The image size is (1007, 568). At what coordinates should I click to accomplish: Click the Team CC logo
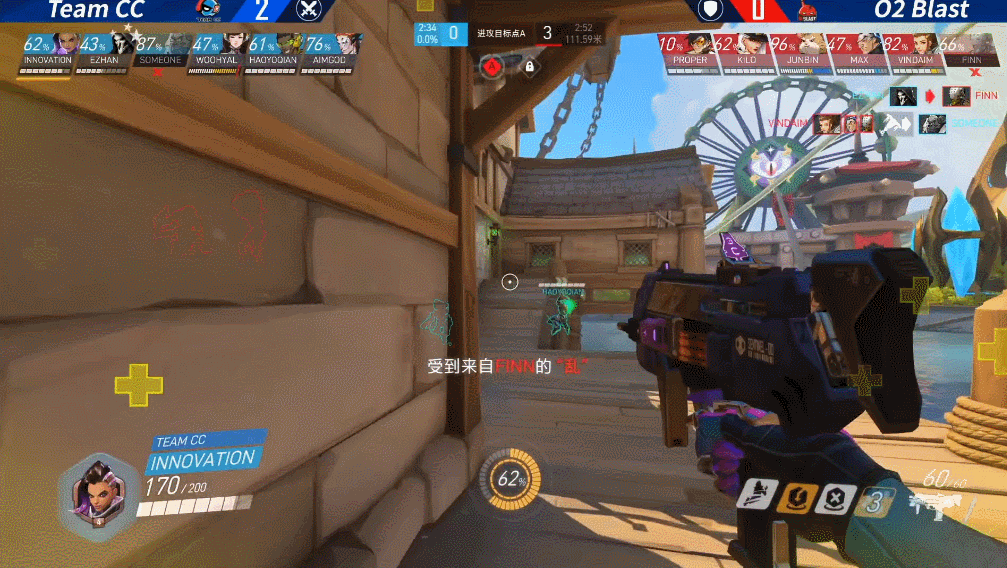(x=209, y=11)
